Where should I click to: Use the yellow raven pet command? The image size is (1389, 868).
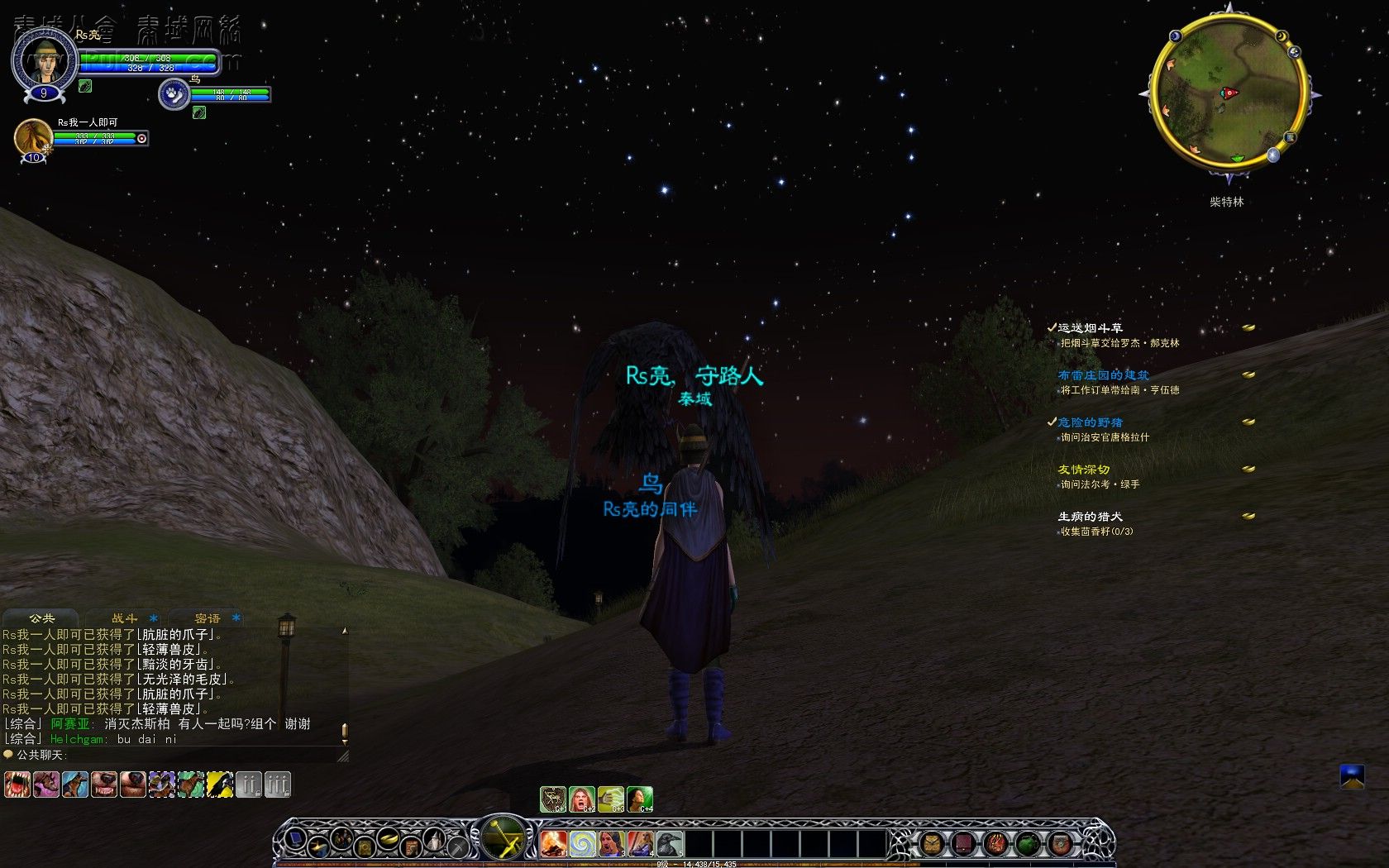click(219, 784)
